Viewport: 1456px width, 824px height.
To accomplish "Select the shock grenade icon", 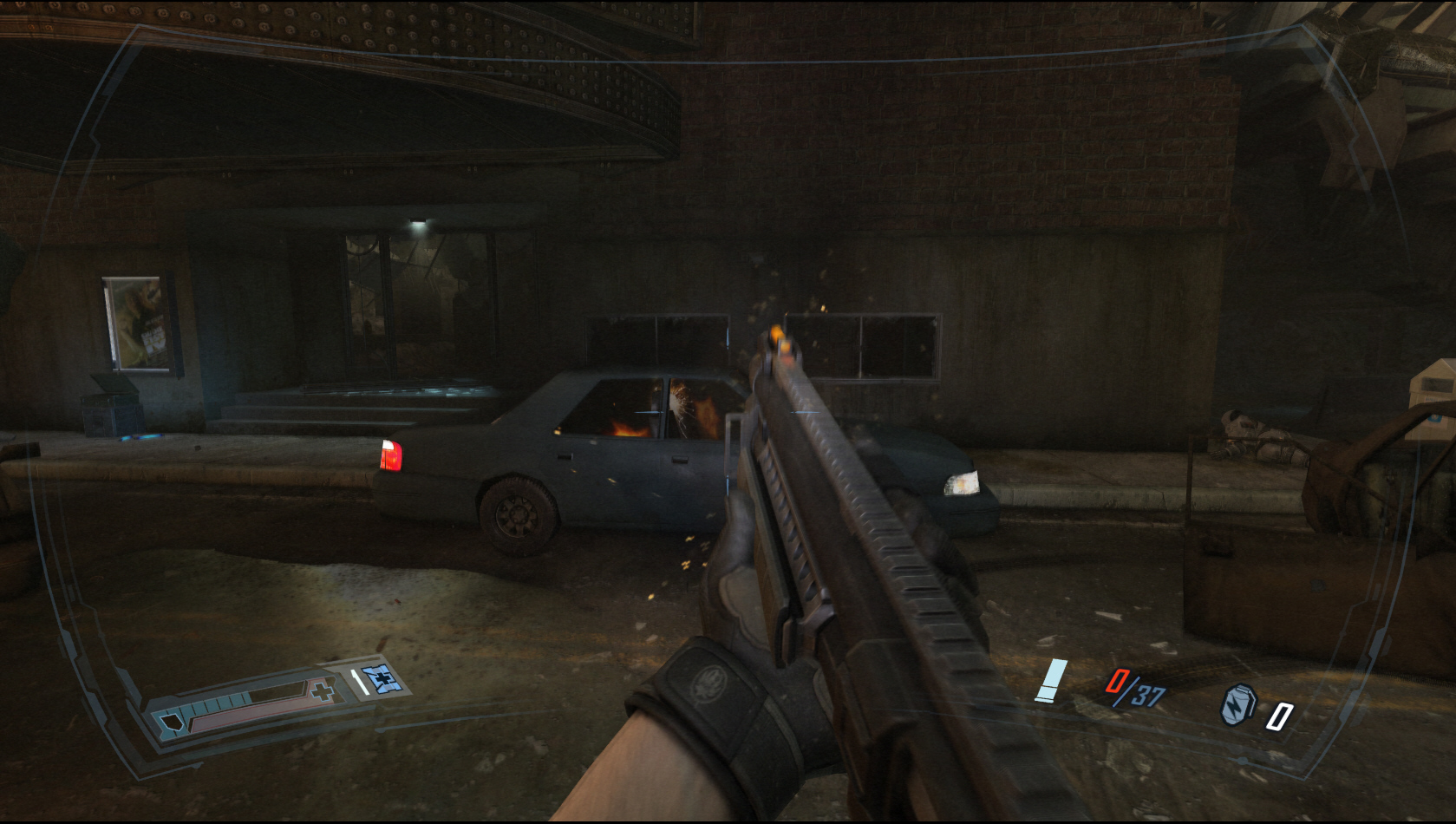I will pos(1238,704).
